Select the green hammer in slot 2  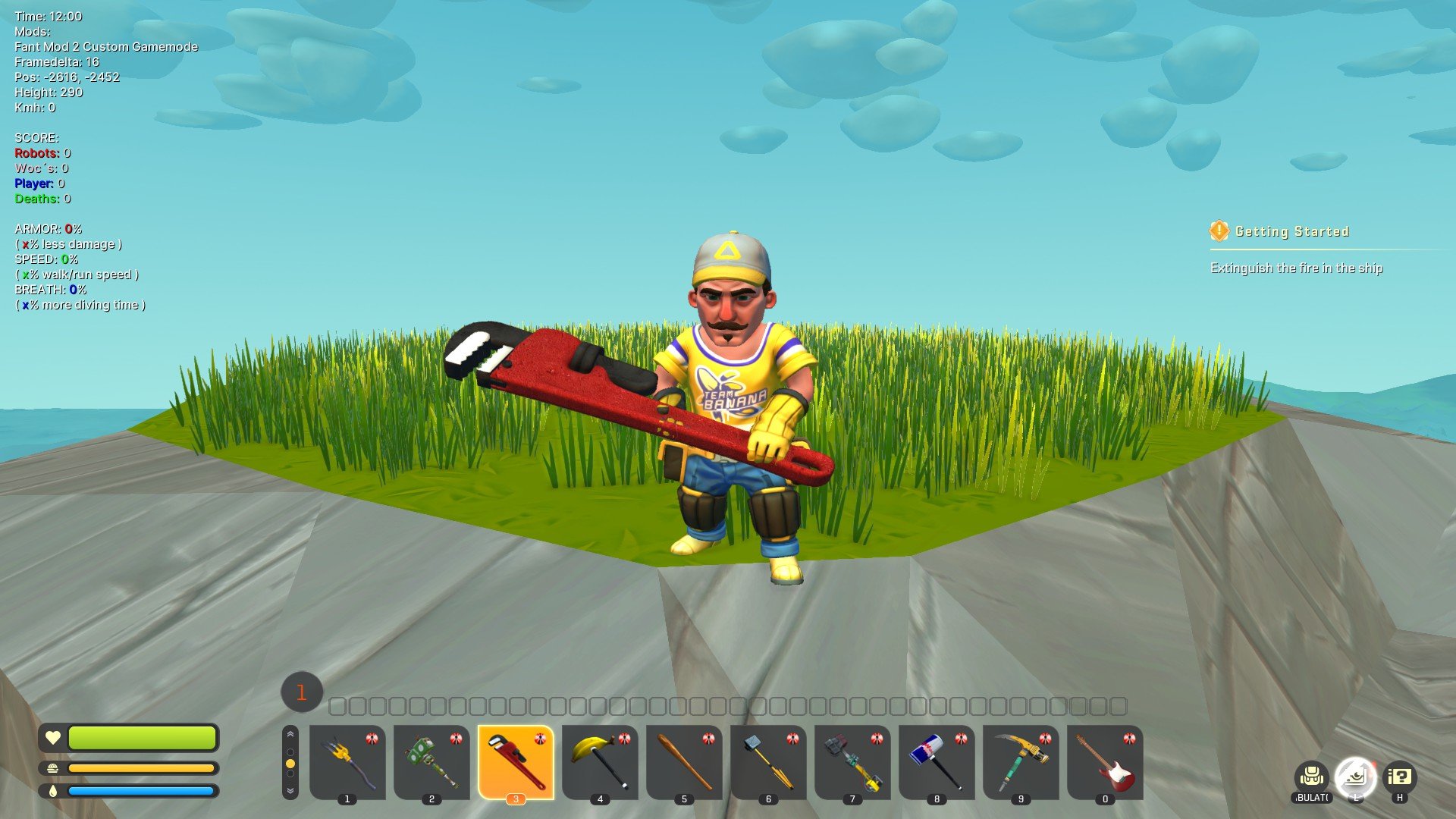point(431,762)
